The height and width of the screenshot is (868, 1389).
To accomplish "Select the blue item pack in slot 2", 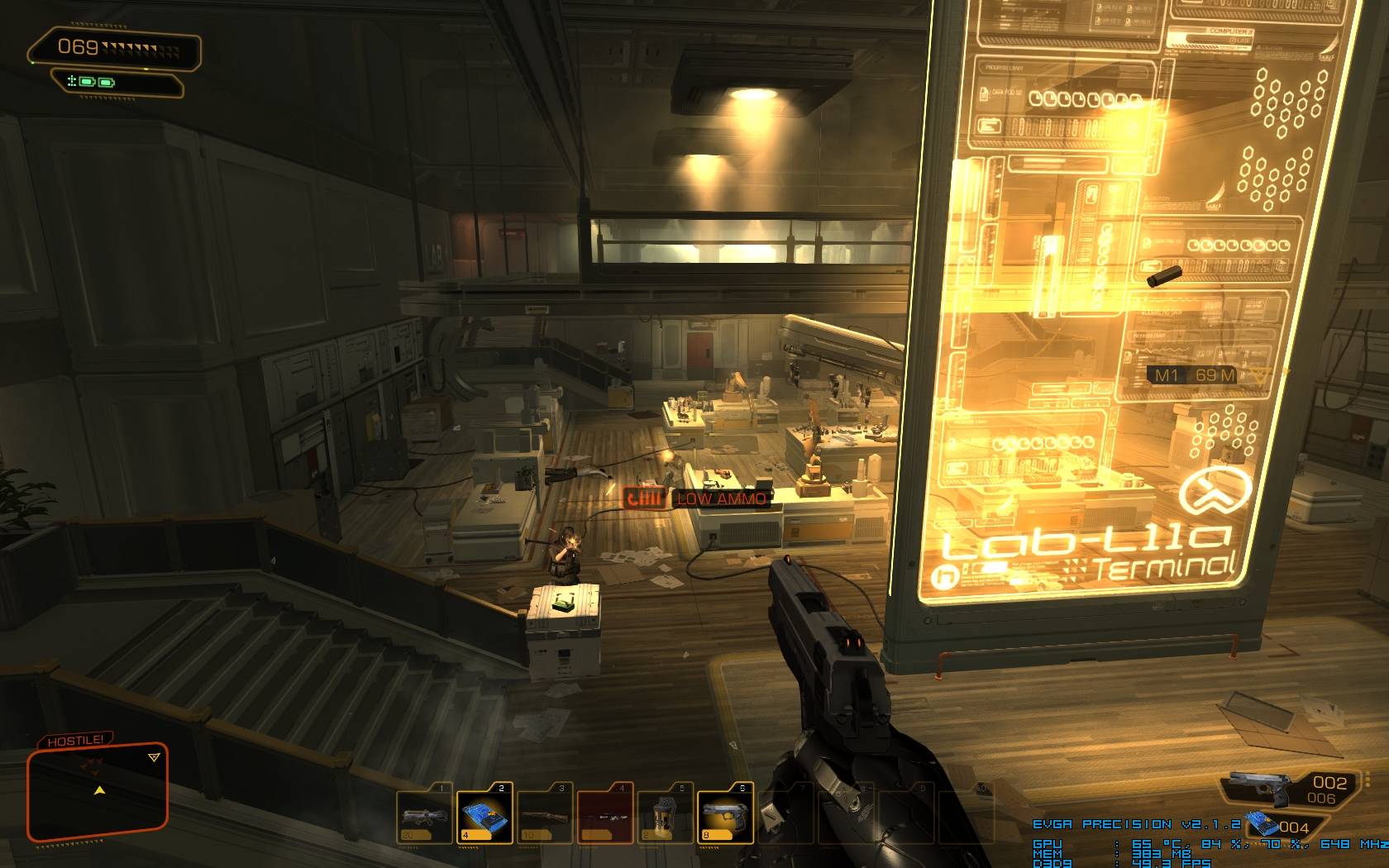I will coord(484,814).
